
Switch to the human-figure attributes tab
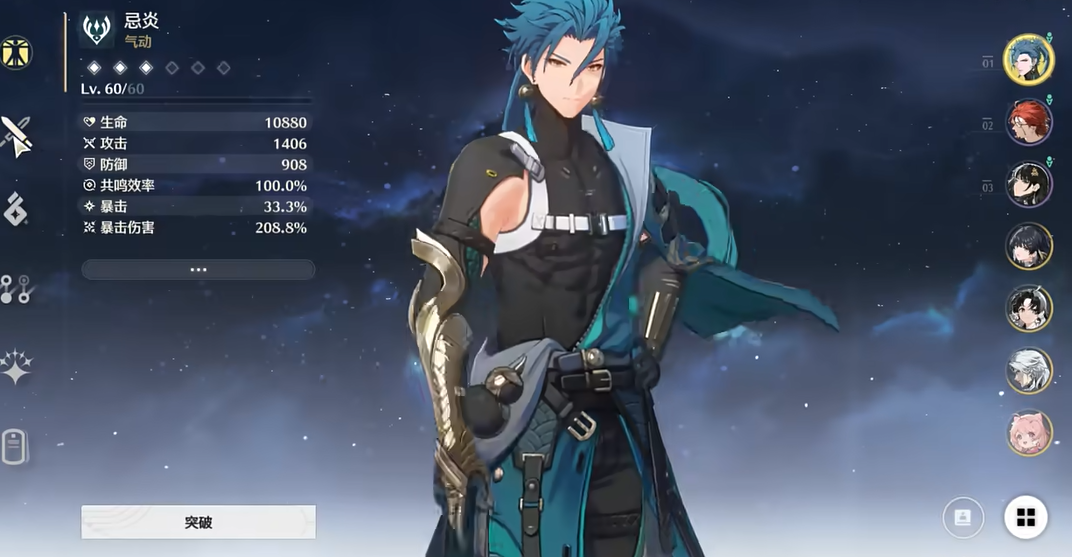coord(16,53)
